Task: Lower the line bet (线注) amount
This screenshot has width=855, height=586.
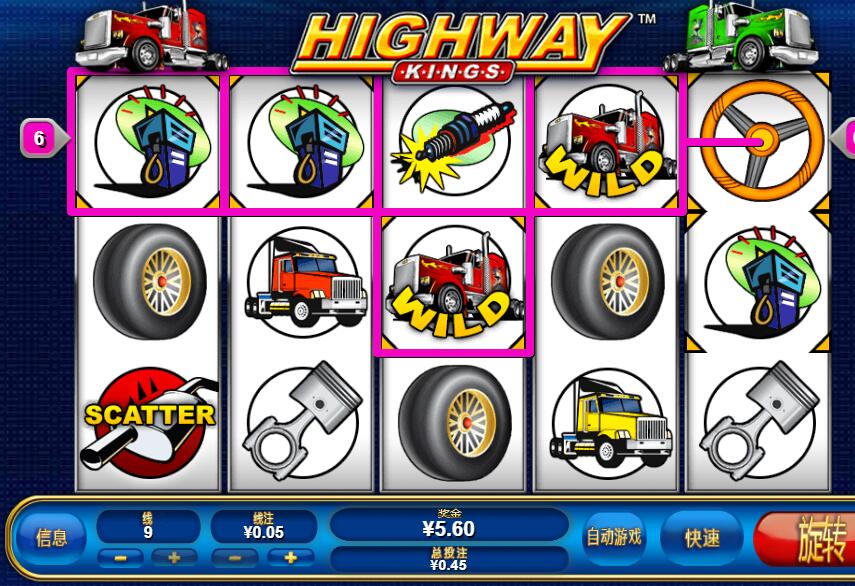Action: [236, 558]
